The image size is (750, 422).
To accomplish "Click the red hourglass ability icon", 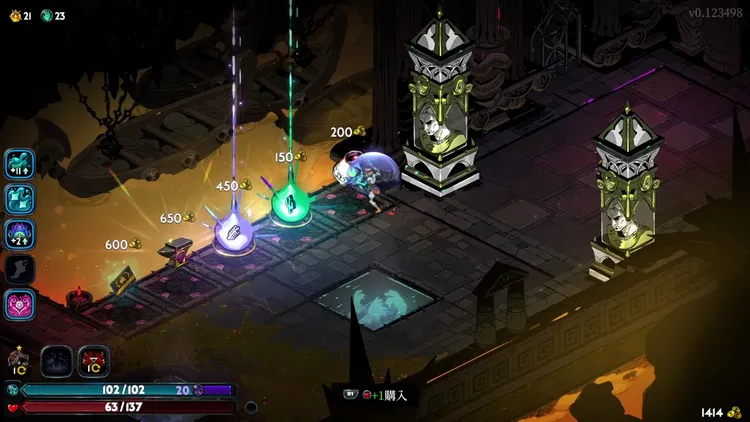I will click(93, 361).
